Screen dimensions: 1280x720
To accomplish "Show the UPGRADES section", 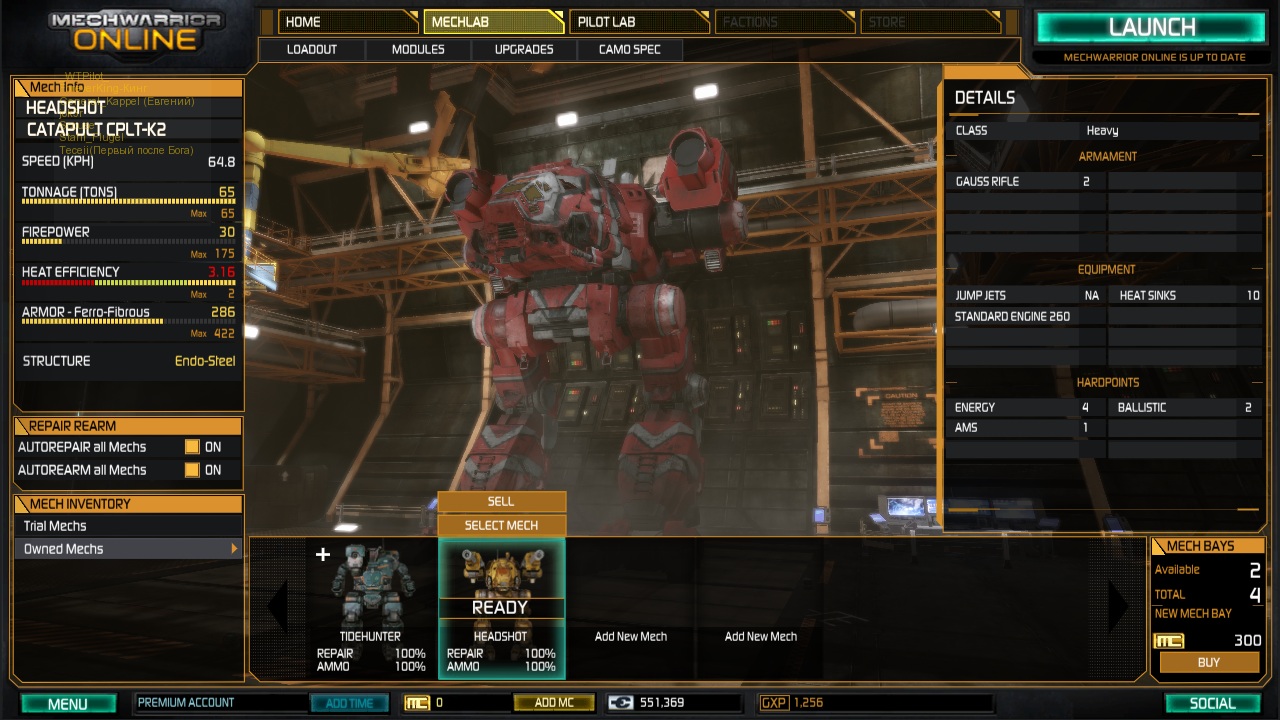I will (x=524, y=49).
